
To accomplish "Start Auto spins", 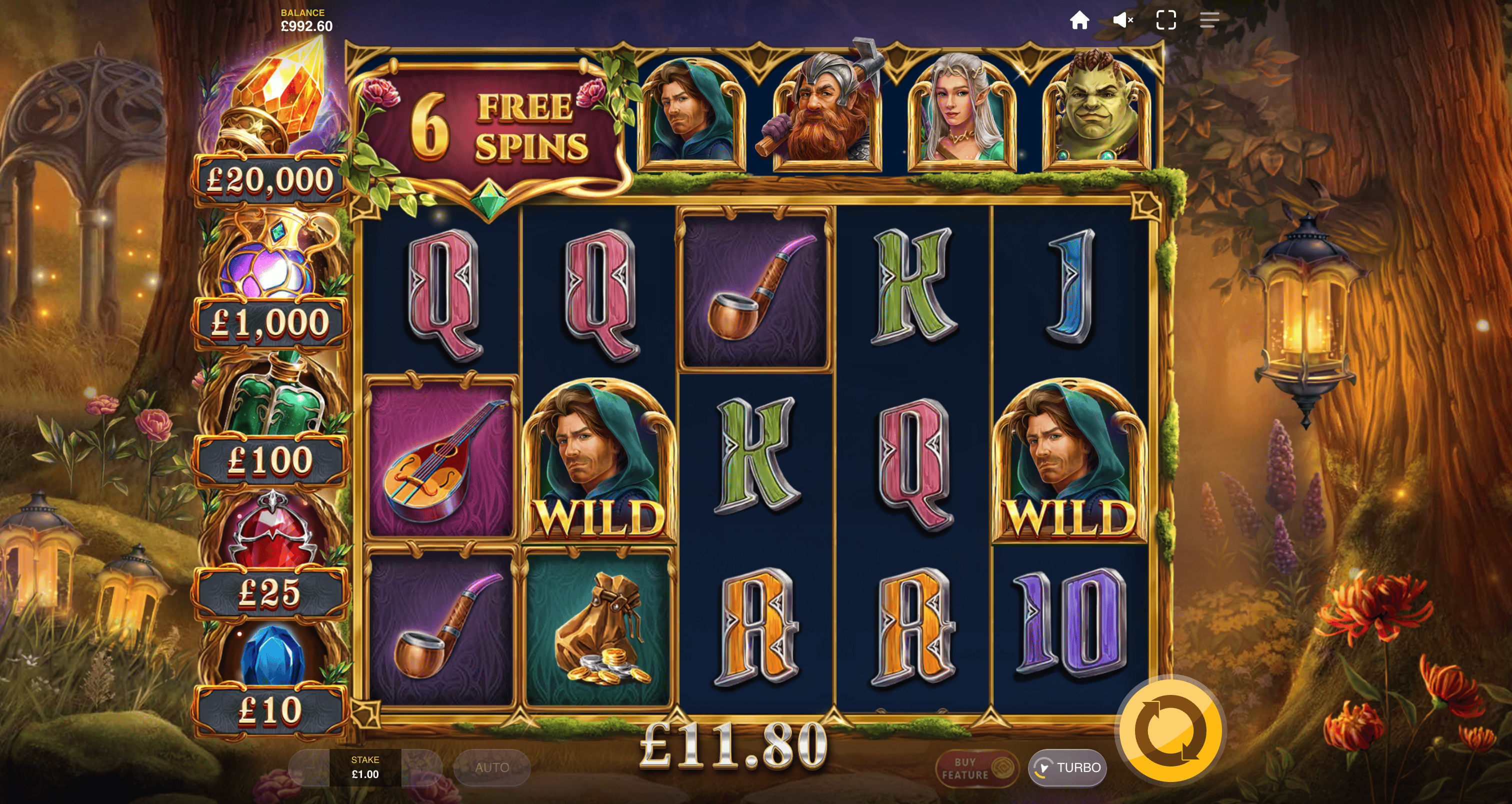I will [492, 767].
